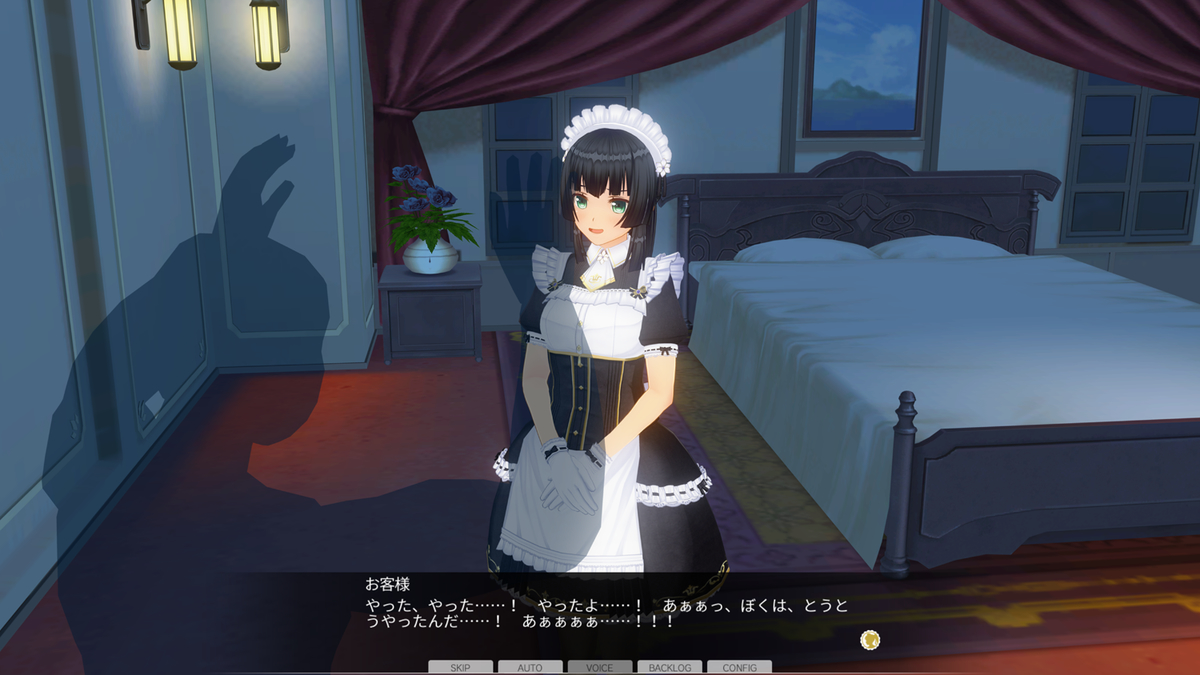Replay the line with VOICE button
1200x675 pixels.
click(x=600, y=667)
